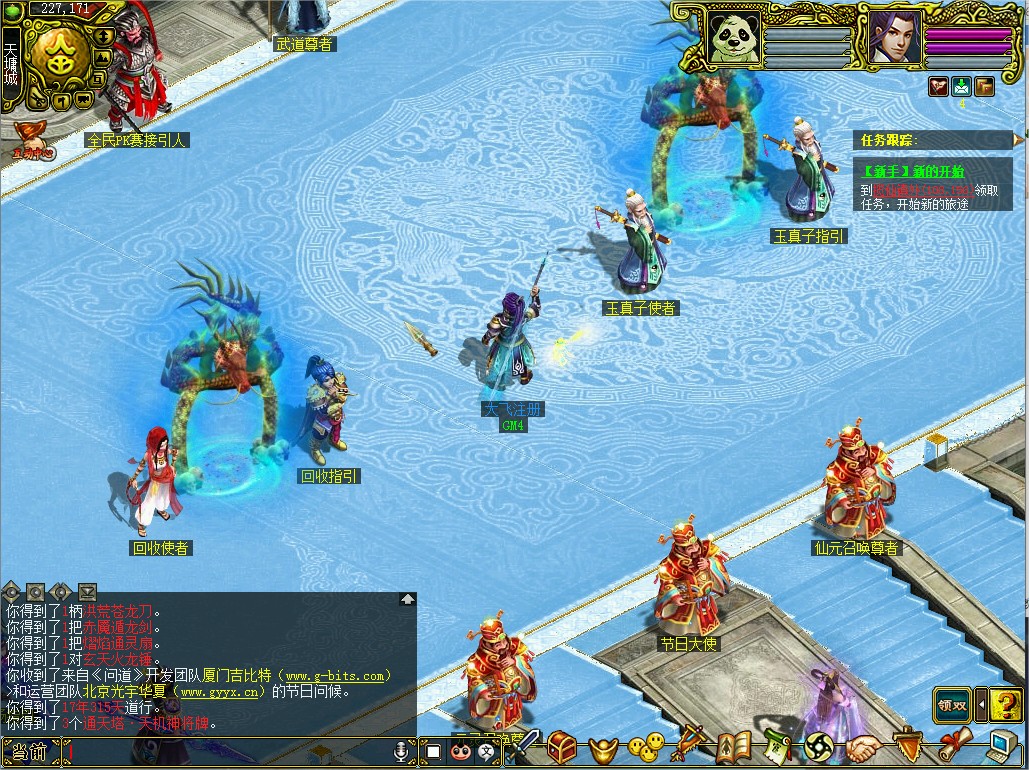Open the handshake trade icon
Viewport: 1029px width, 770px height.
pos(863,747)
